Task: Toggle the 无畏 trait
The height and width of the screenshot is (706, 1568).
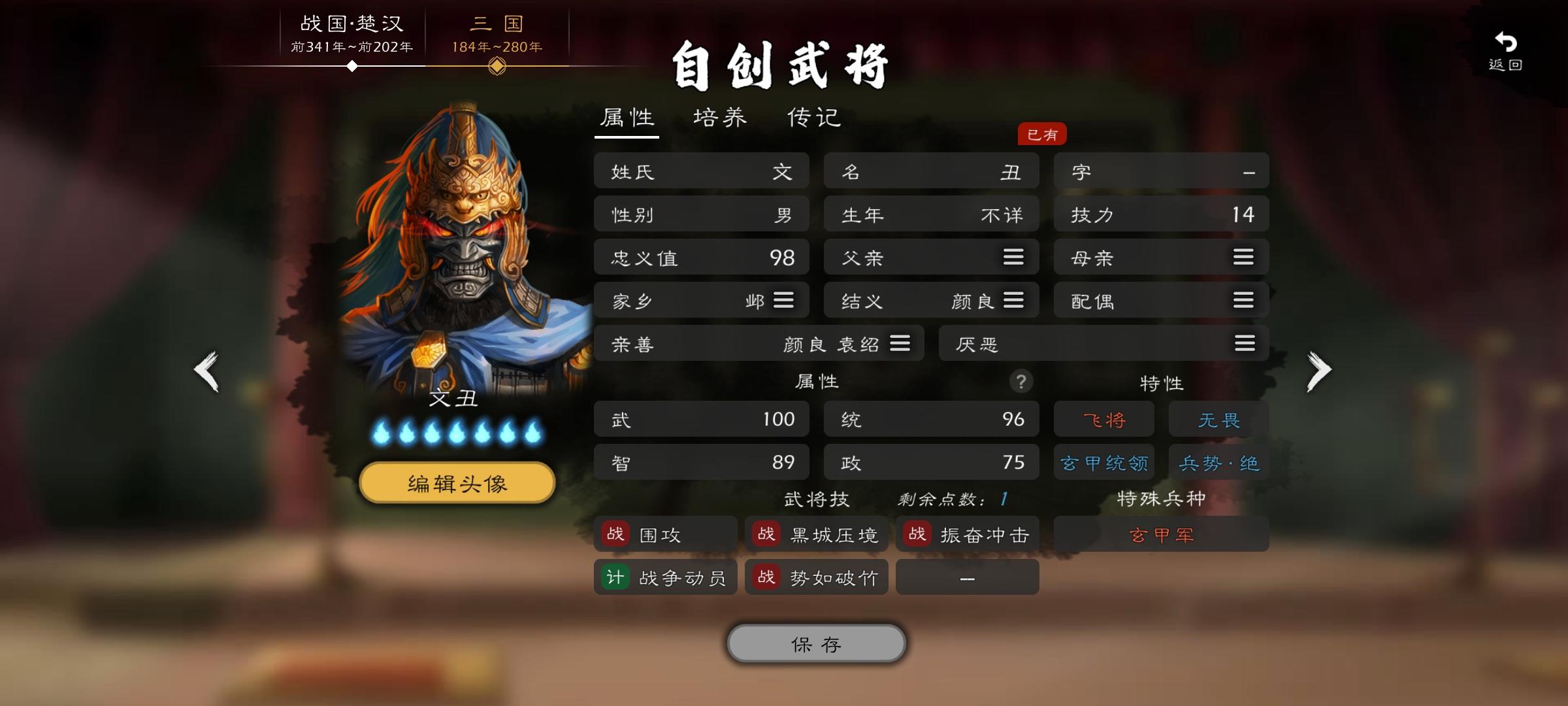Action: click(1218, 419)
